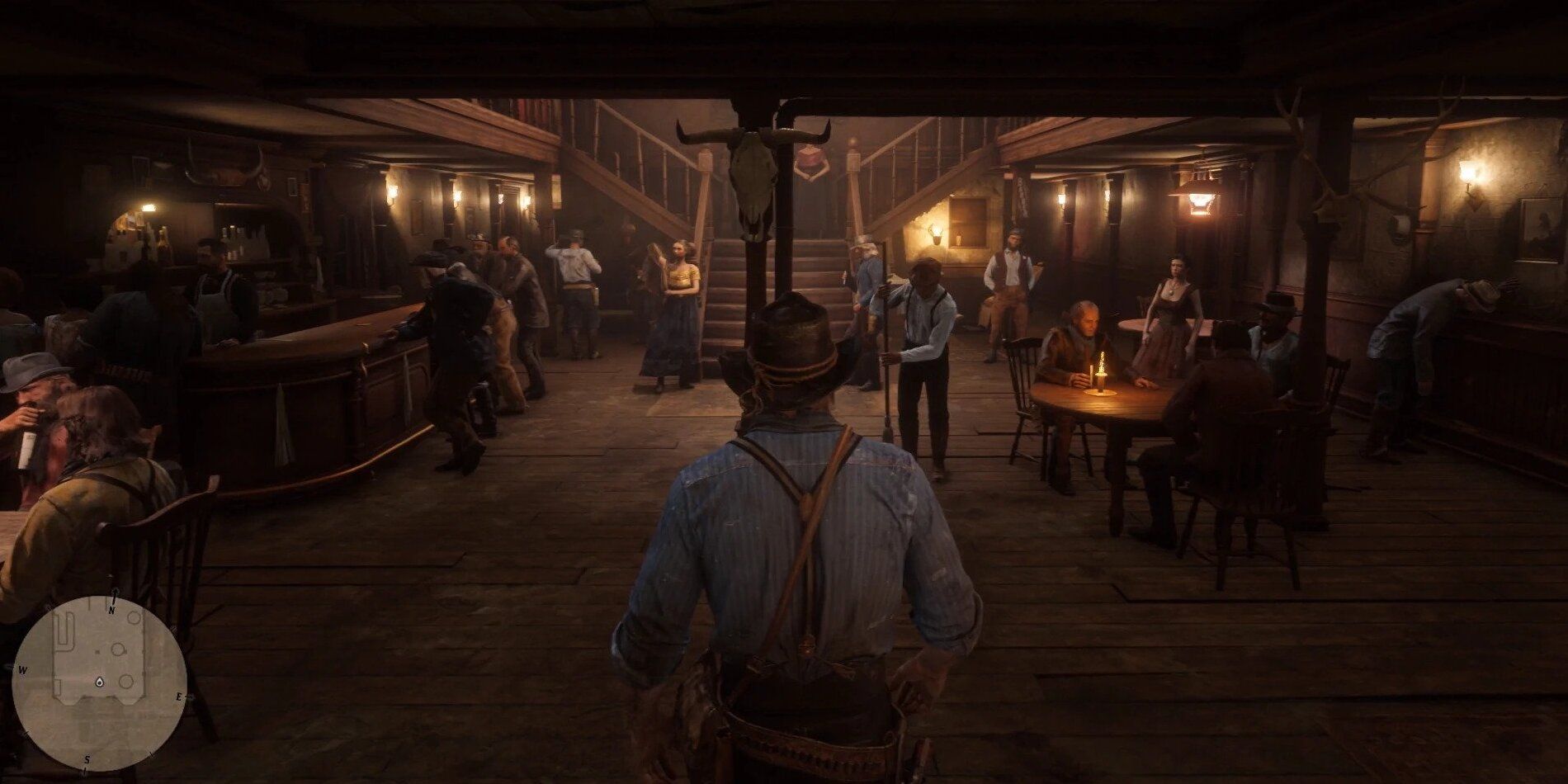Select the W compass marker on the minimap
This screenshot has width=1568, height=784.
(x=22, y=670)
